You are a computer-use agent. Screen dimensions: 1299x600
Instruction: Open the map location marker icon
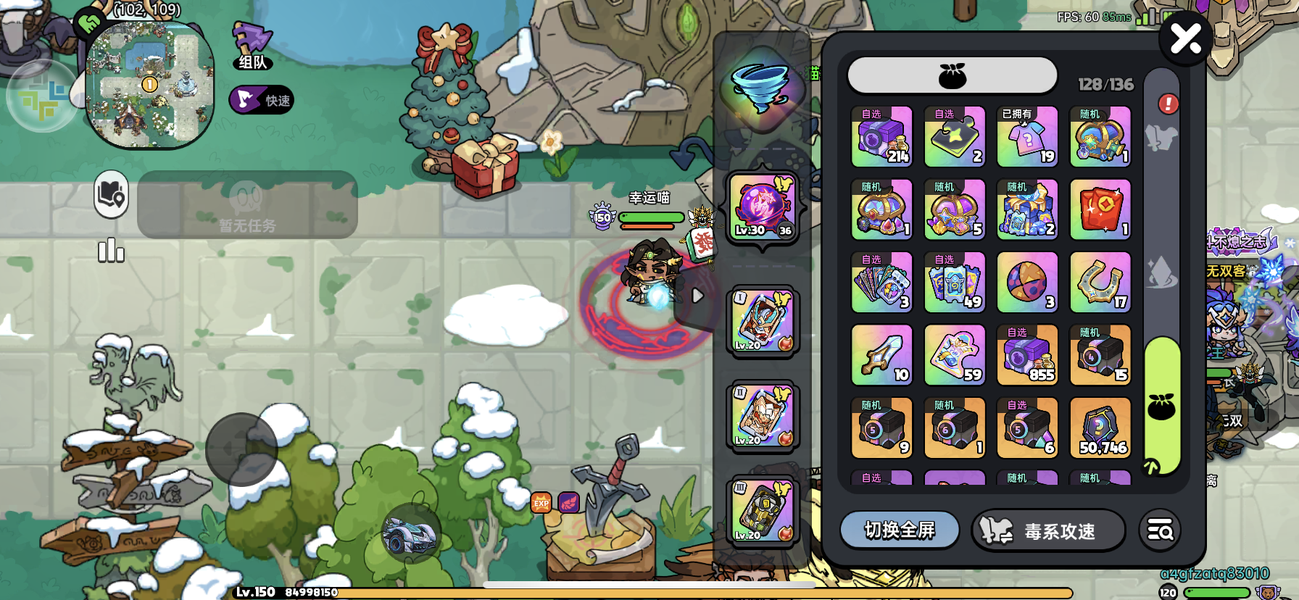click(x=111, y=195)
